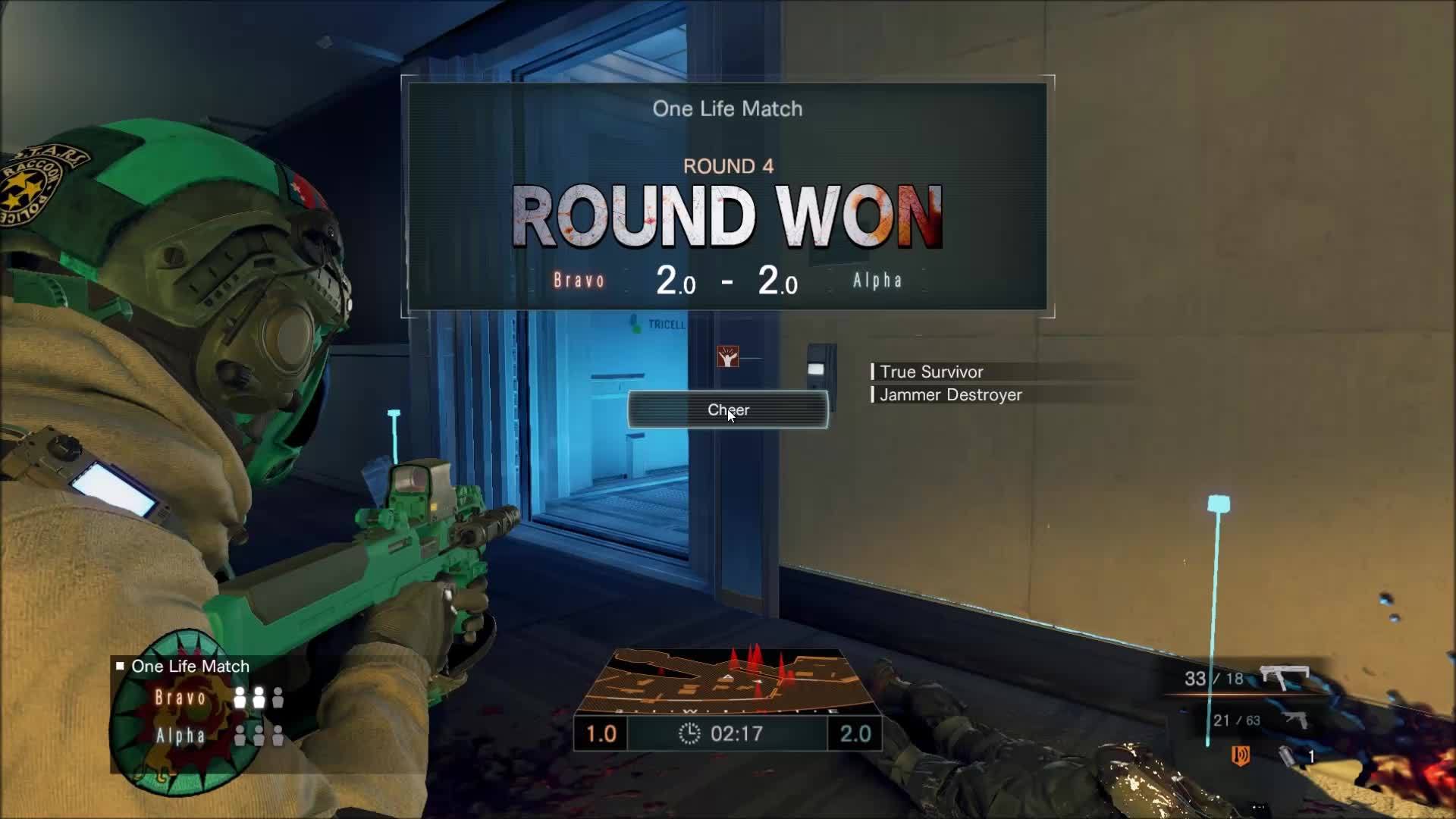1456x819 pixels.
Task: Select the secondary pistol weapon icon
Action: (x=1295, y=720)
